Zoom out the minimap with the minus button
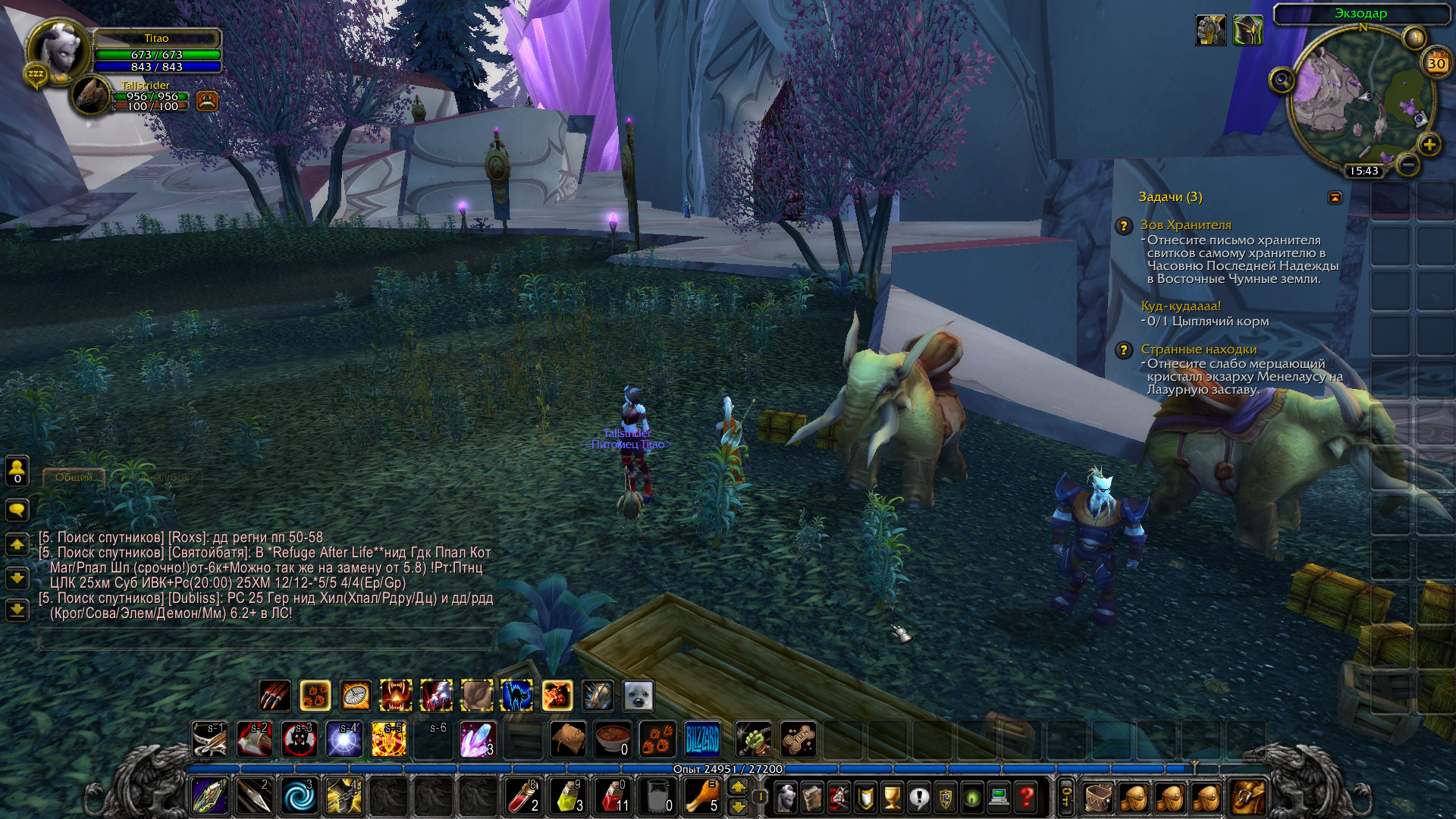The height and width of the screenshot is (819, 1456). [1408, 164]
